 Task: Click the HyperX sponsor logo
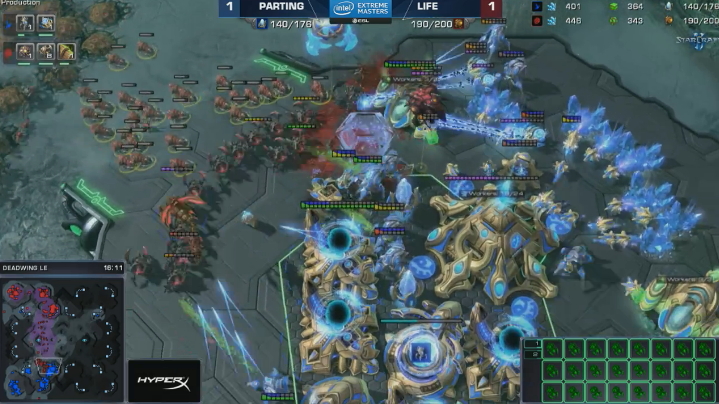point(163,381)
